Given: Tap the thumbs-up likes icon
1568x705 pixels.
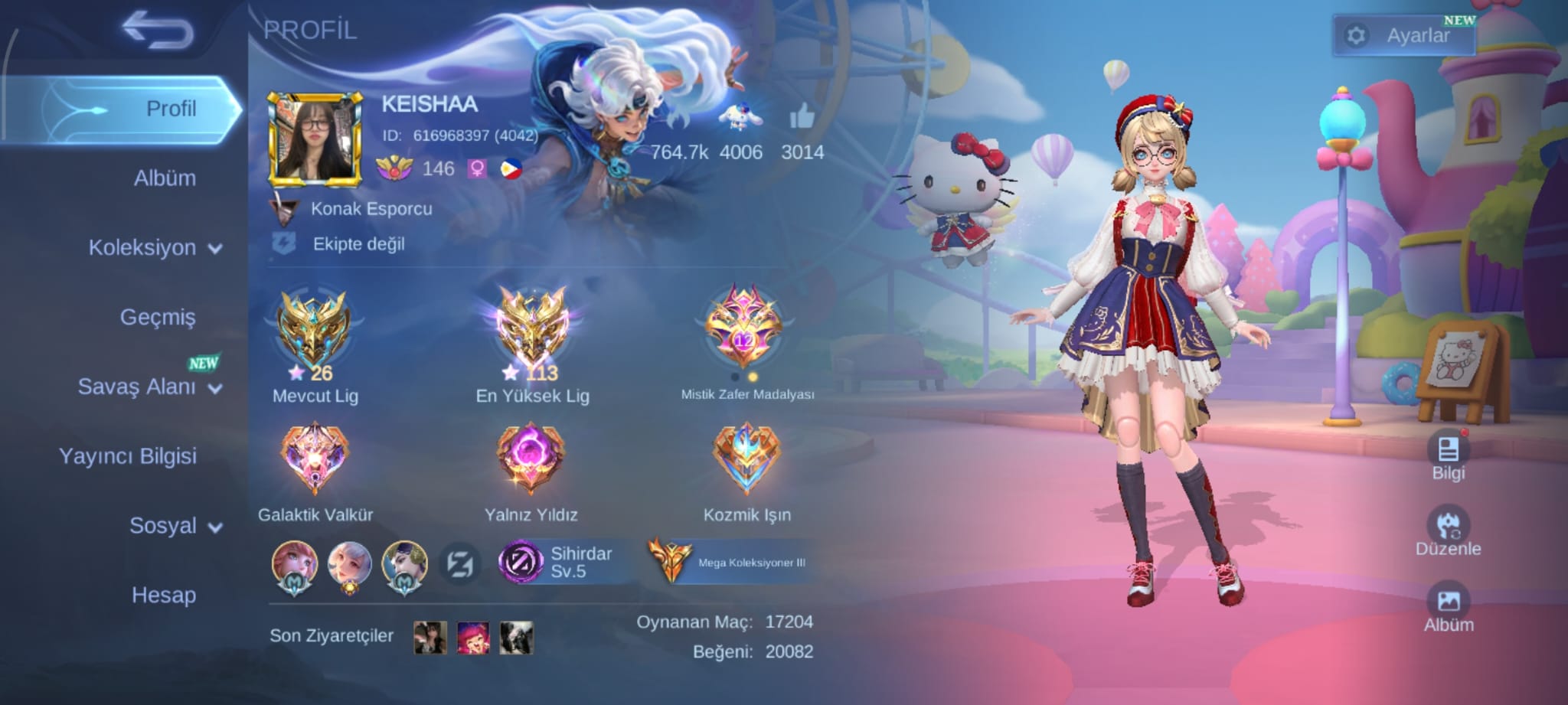Looking at the screenshot, I should coord(802,117).
